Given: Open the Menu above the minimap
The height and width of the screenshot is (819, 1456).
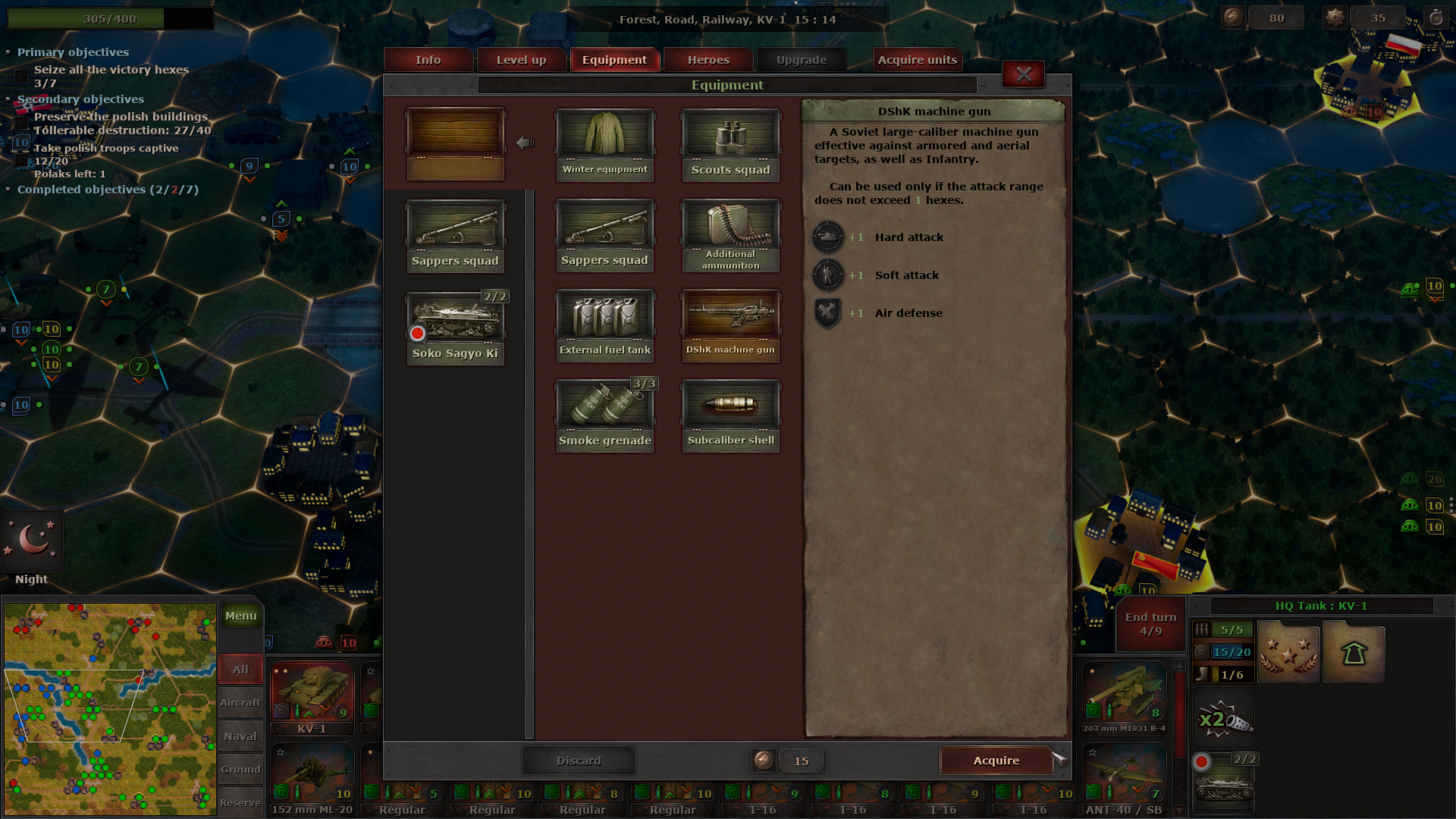Looking at the screenshot, I should pos(240,616).
